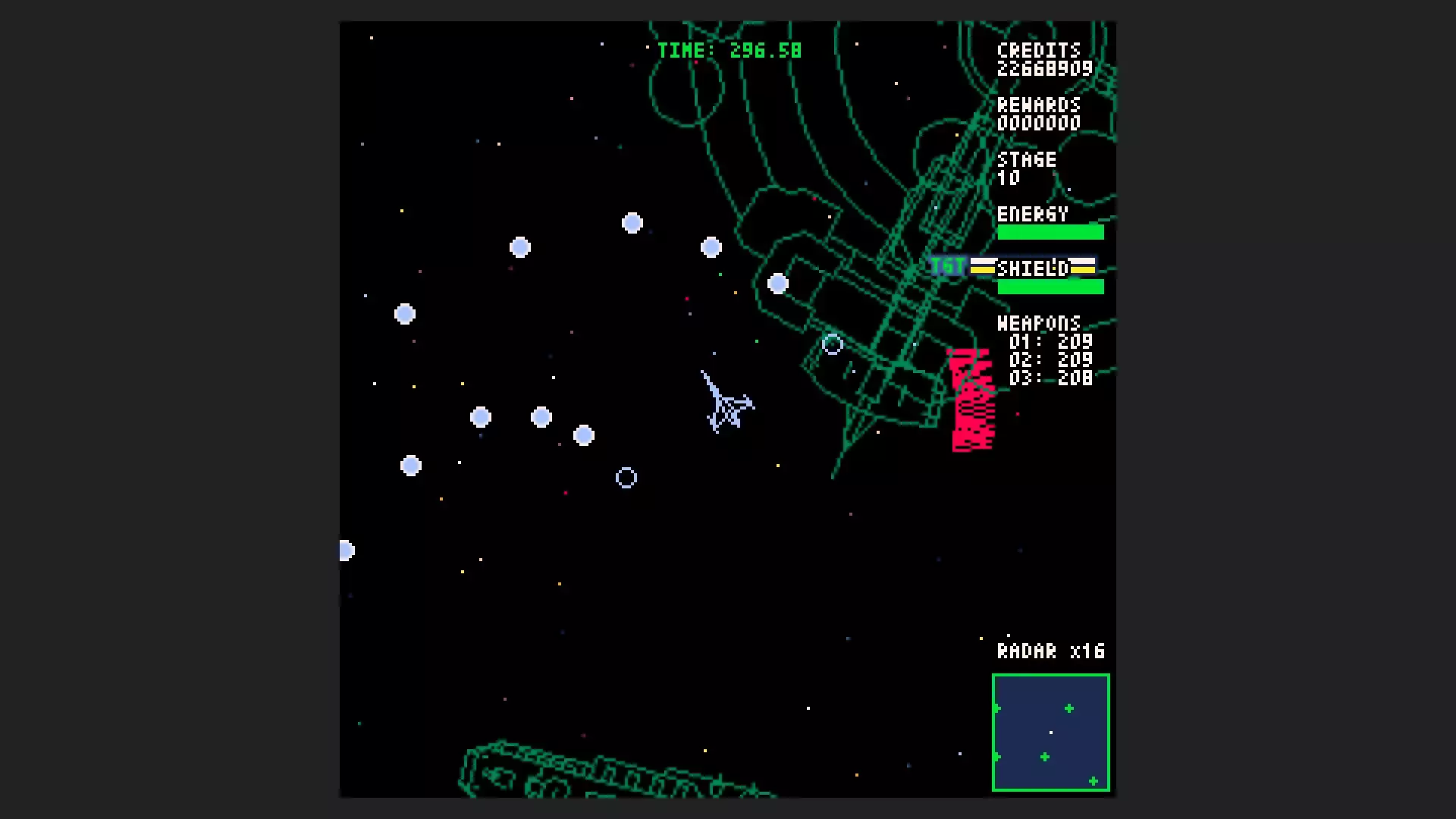The image size is (1456, 819).
Task: Click the red enemy damage sprite
Action: click(972, 398)
